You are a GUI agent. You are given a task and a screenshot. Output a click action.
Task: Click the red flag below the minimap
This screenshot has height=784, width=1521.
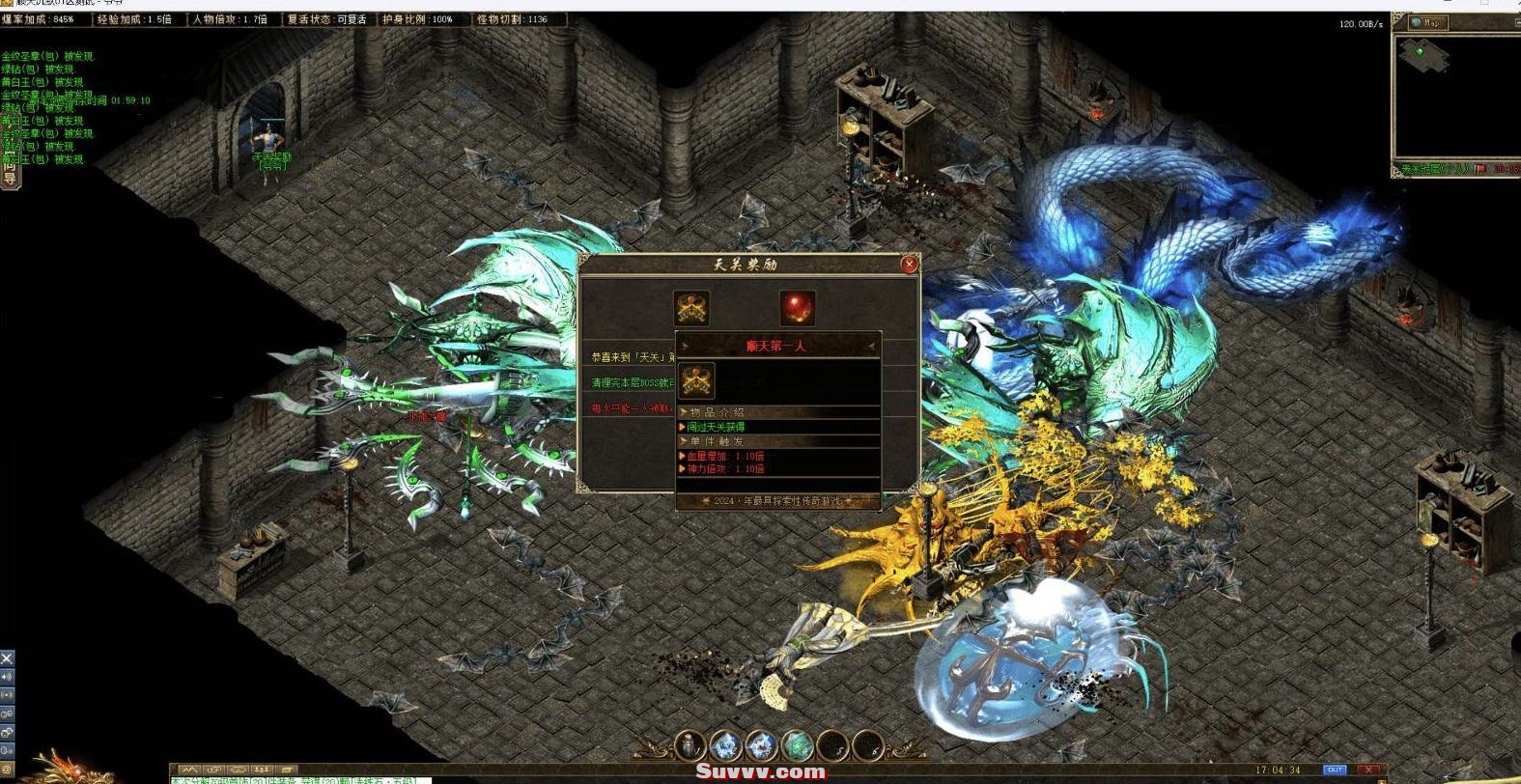pyautogui.click(x=1479, y=169)
